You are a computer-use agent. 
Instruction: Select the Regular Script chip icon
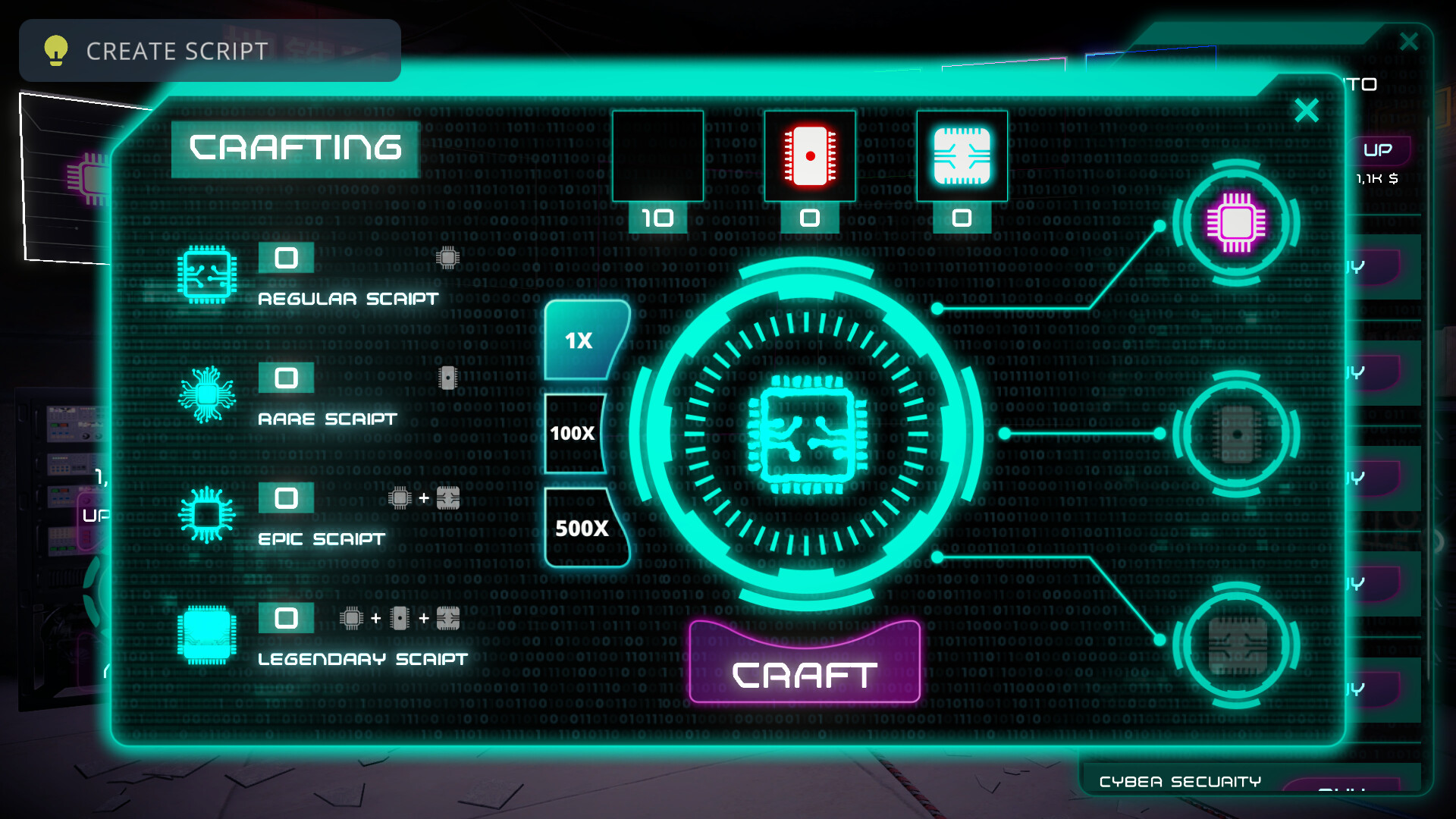206,275
